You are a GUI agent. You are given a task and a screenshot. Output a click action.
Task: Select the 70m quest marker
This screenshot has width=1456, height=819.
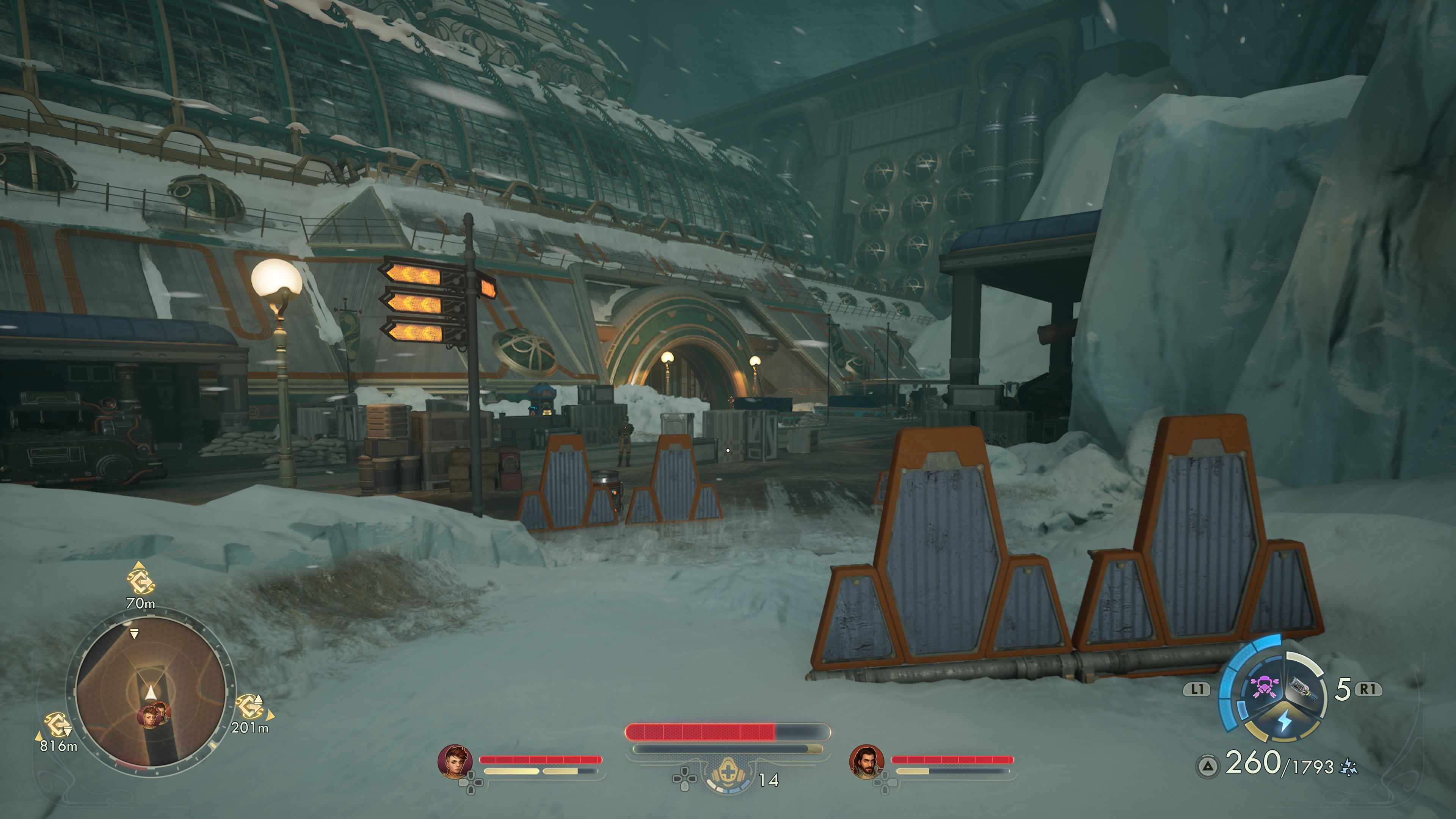click(x=140, y=581)
